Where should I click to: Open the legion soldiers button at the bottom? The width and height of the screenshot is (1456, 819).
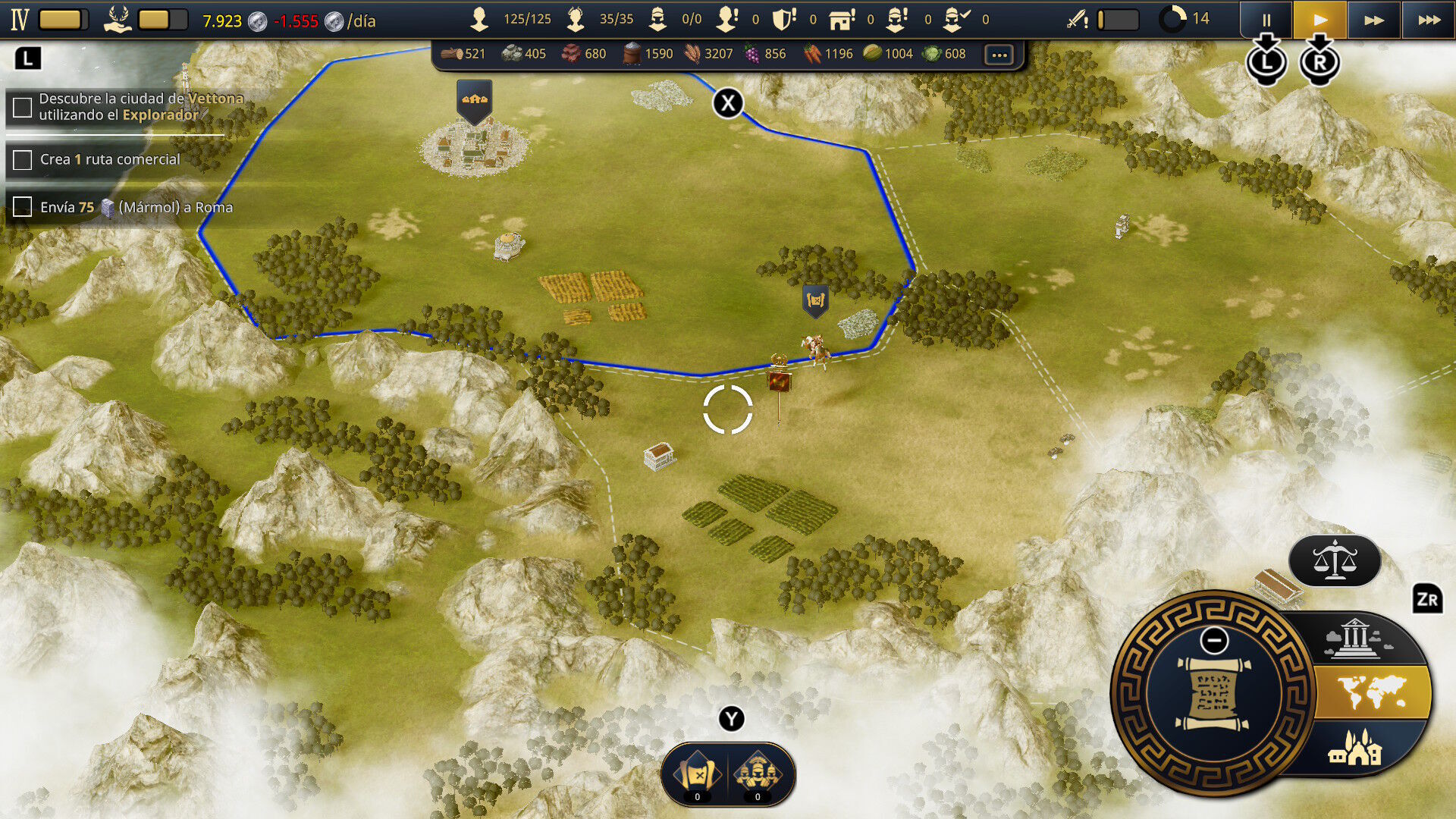[758, 774]
